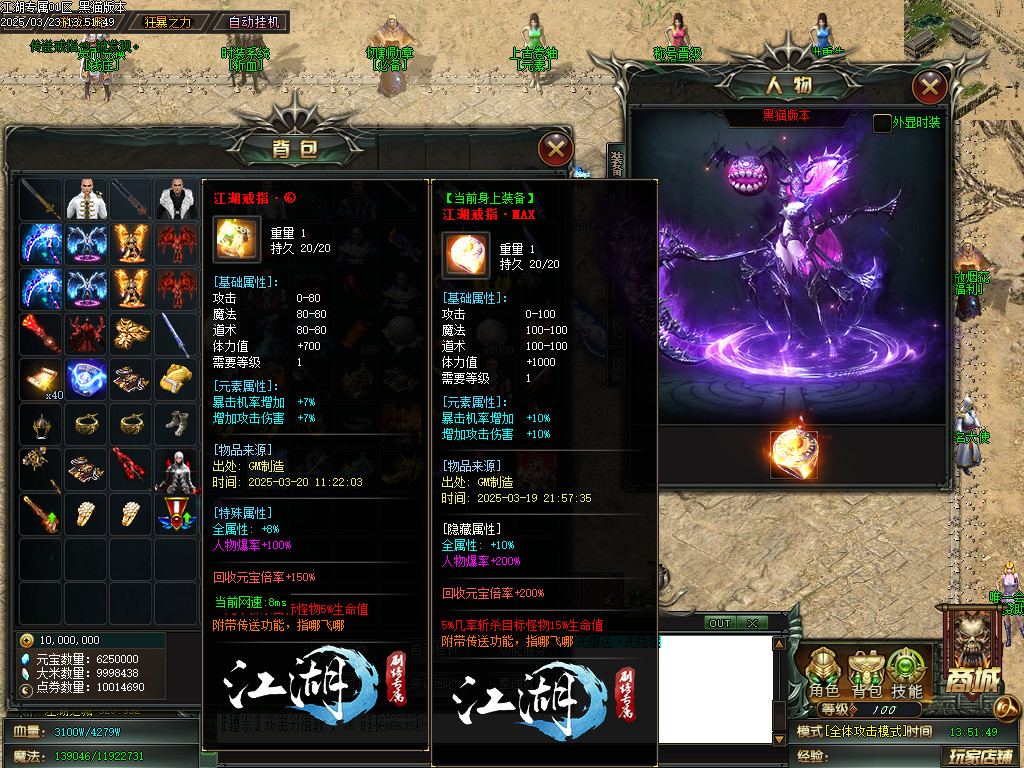
Task: Toggle the 外显时装 checkbox
Action: [882, 123]
